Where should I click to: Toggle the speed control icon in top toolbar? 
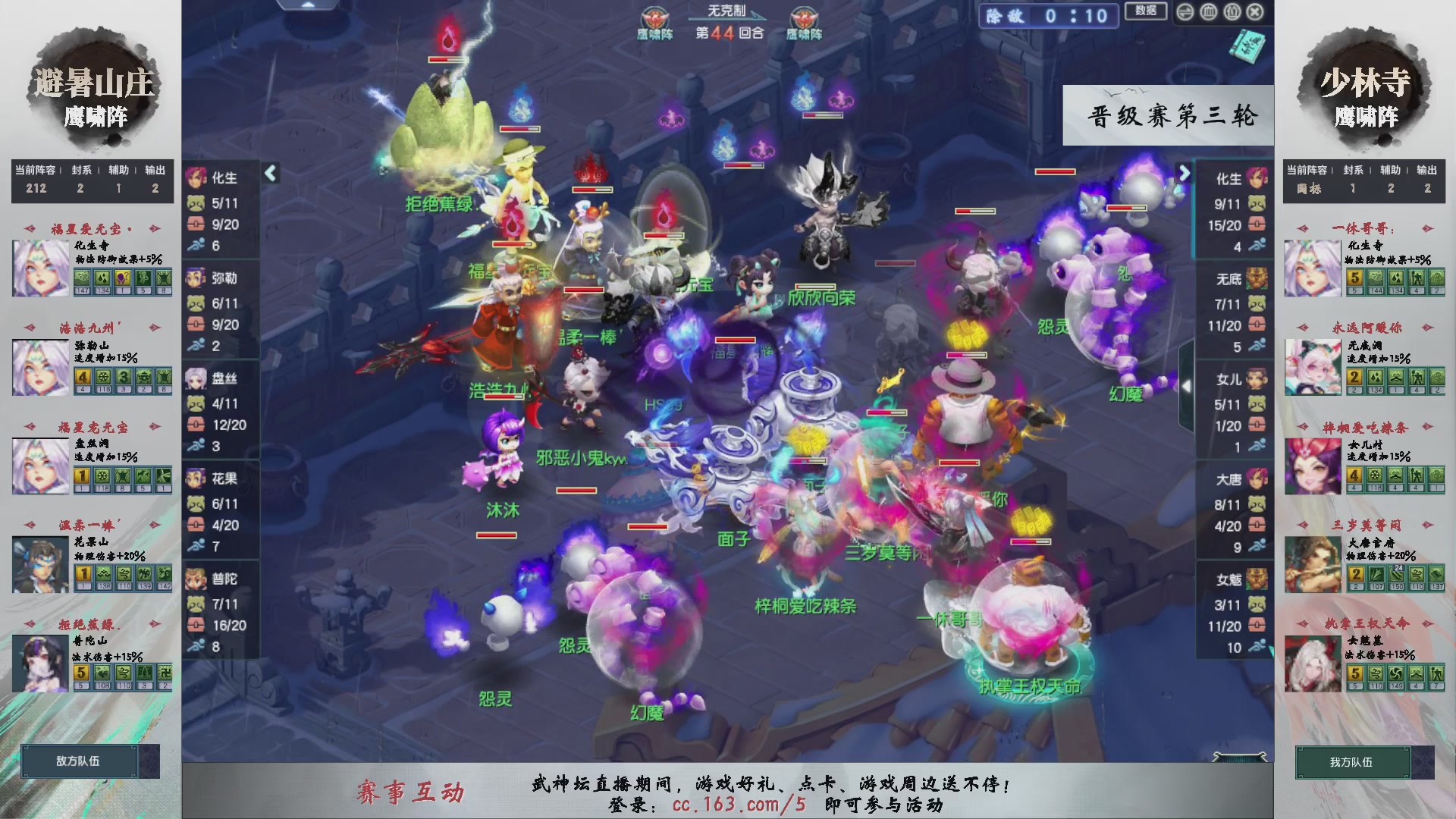click(1185, 12)
